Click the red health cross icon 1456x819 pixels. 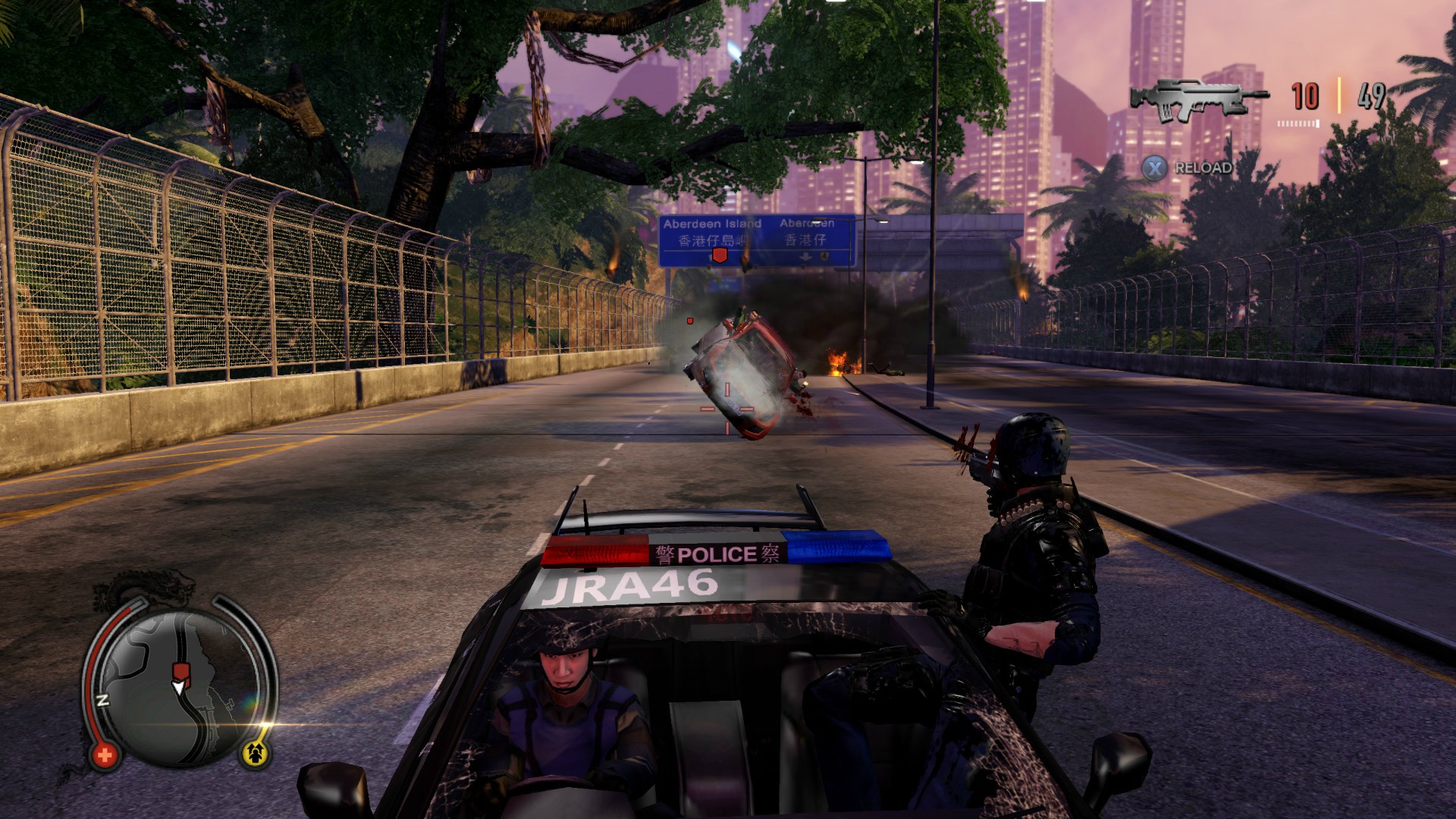click(x=105, y=755)
